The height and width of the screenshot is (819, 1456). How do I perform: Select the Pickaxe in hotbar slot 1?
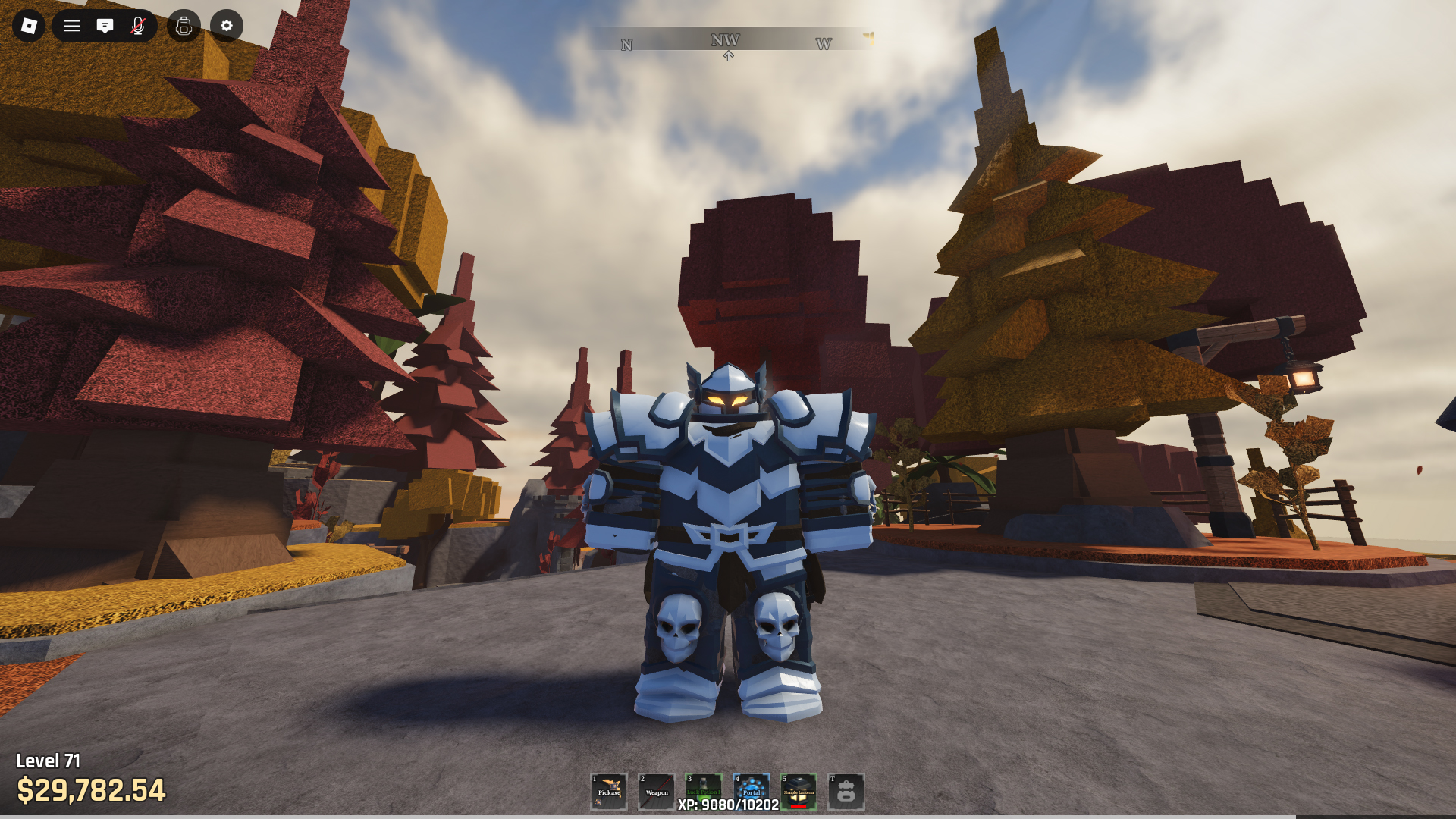pyautogui.click(x=609, y=792)
